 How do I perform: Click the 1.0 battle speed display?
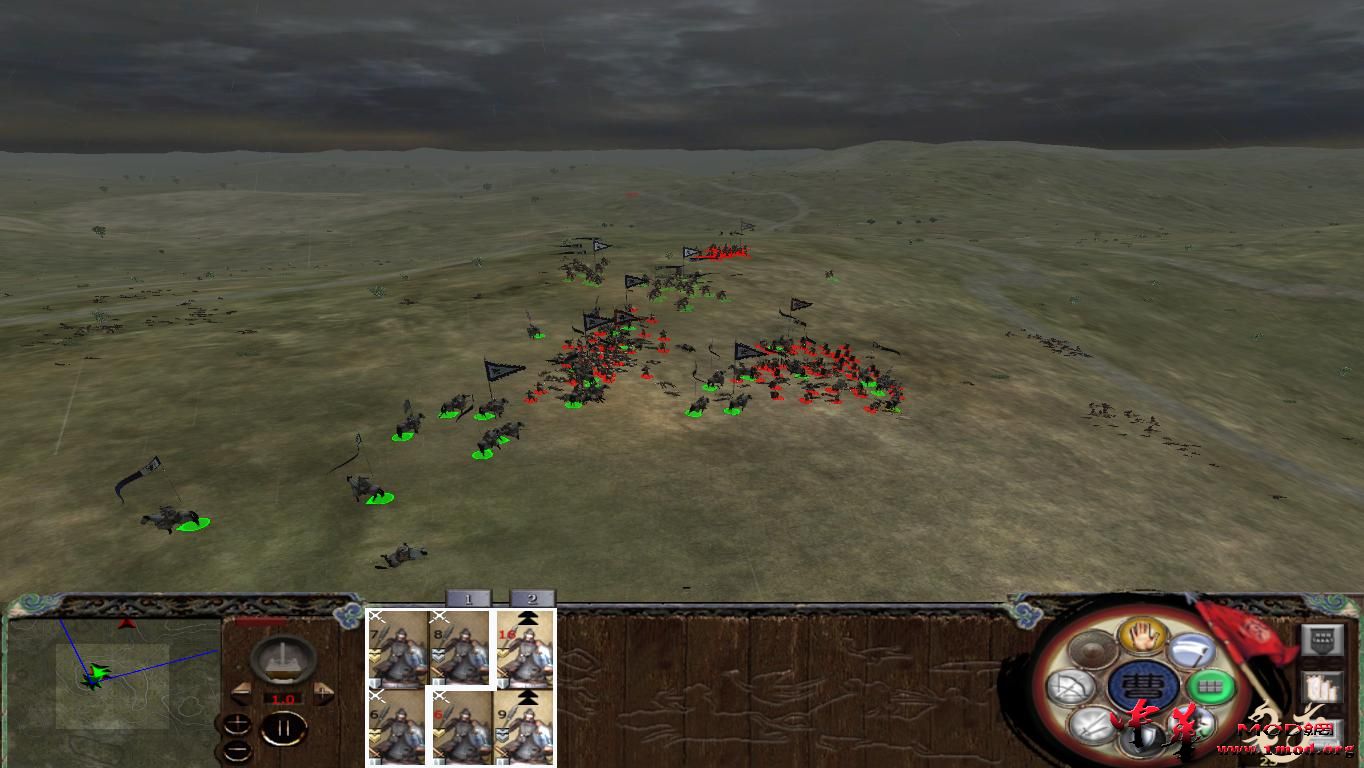point(283,699)
